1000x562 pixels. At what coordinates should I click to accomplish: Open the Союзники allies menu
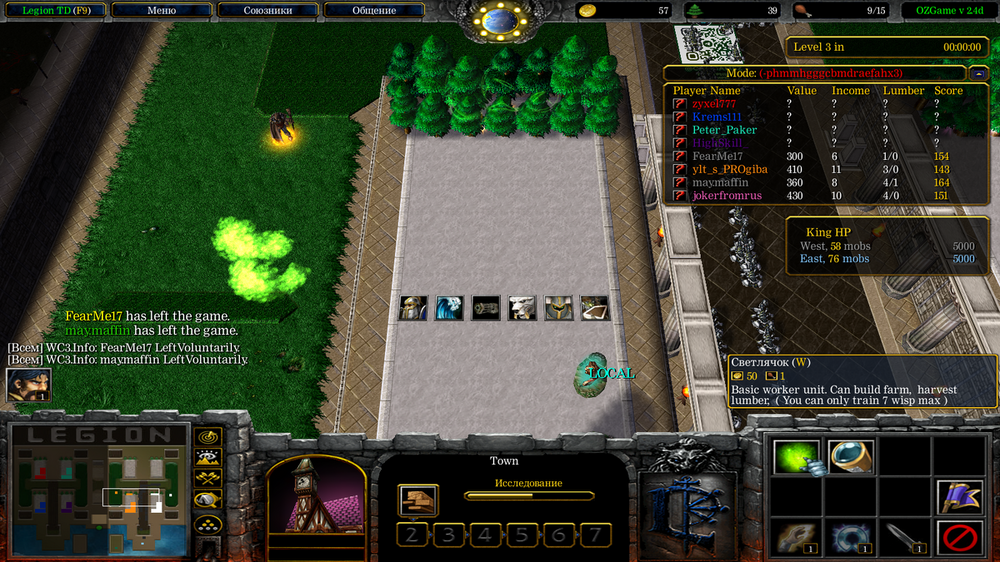point(268,10)
